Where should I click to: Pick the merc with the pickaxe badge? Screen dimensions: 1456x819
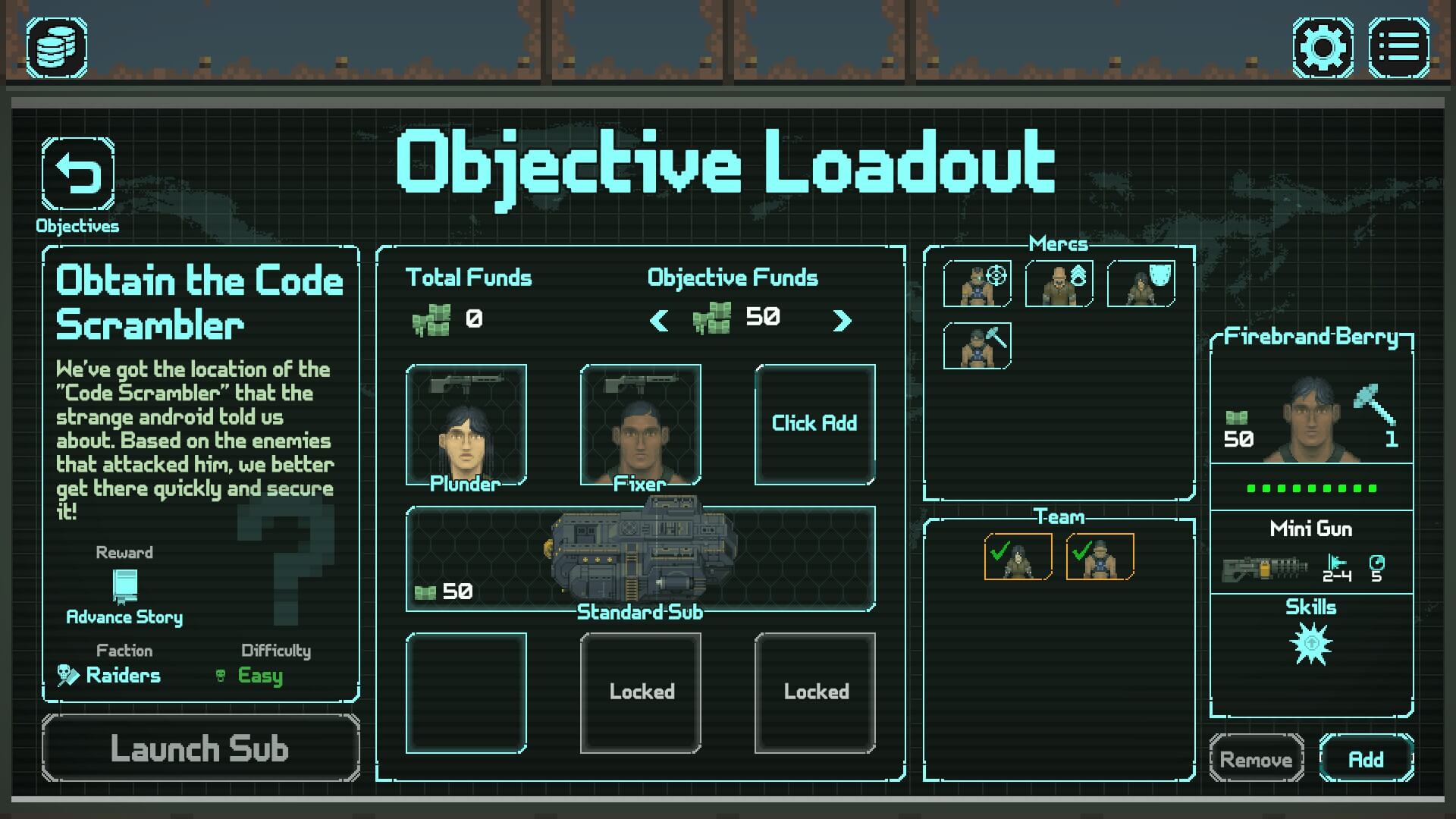click(977, 346)
